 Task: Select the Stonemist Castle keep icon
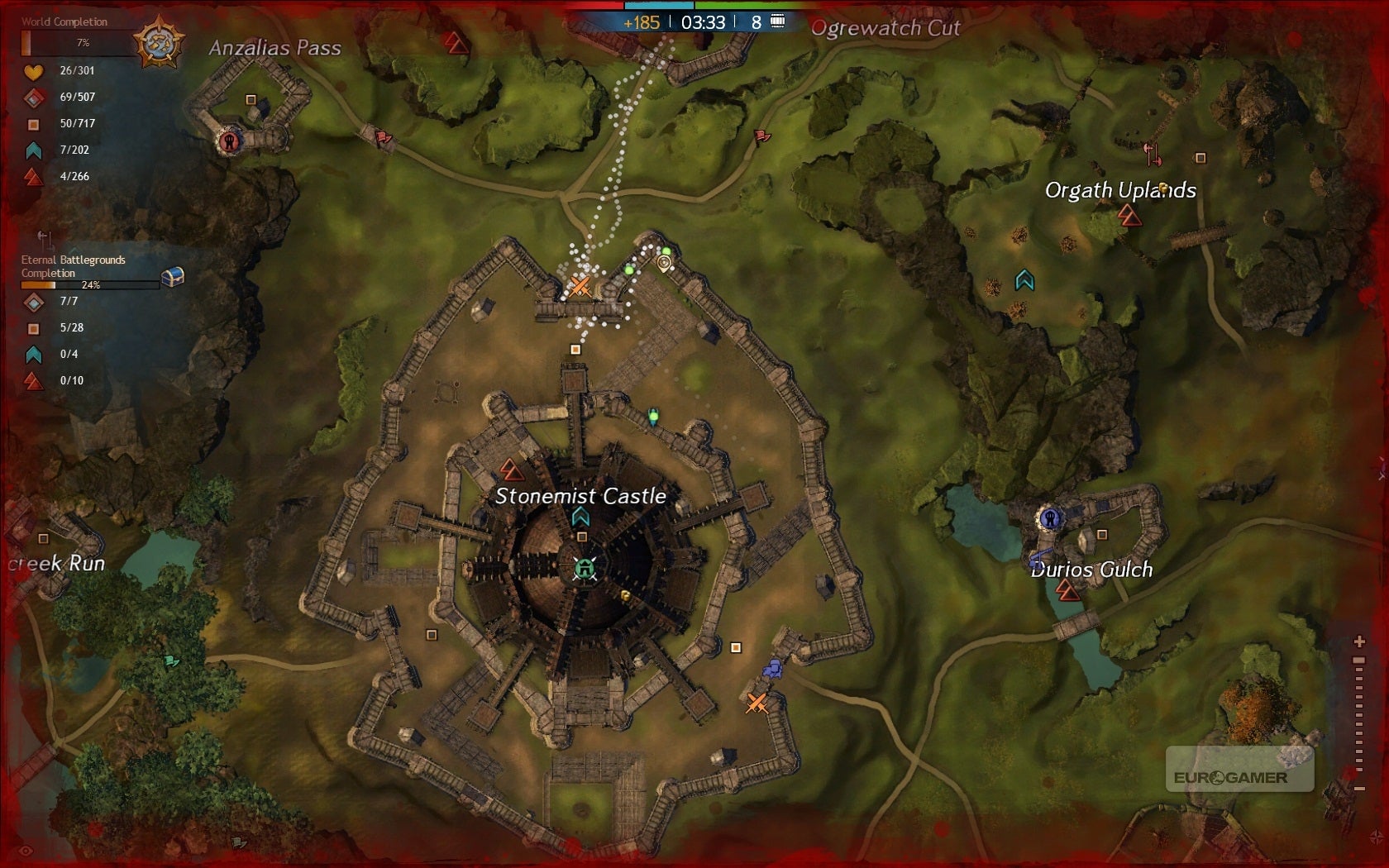pos(585,569)
